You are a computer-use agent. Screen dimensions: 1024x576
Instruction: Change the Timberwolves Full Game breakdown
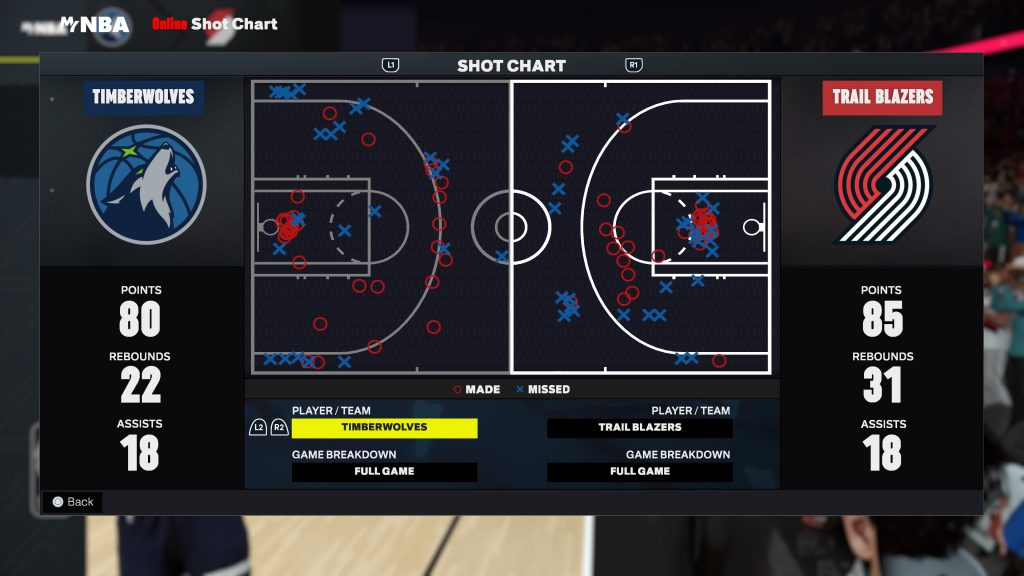pyautogui.click(x=384, y=472)
